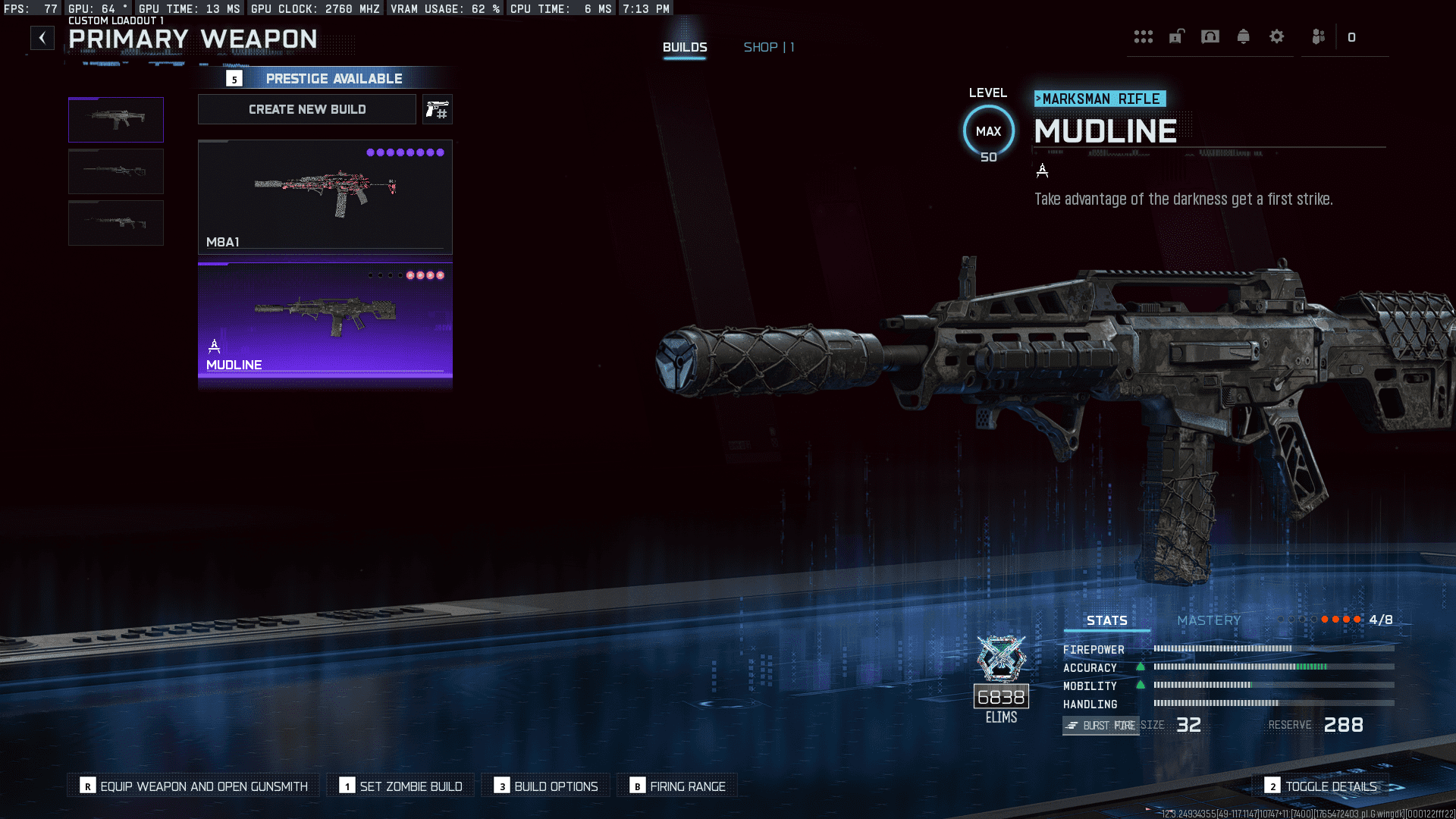Switch to the Shop tab
Viewport: 1456px width, 819px height.
(768, 47)
